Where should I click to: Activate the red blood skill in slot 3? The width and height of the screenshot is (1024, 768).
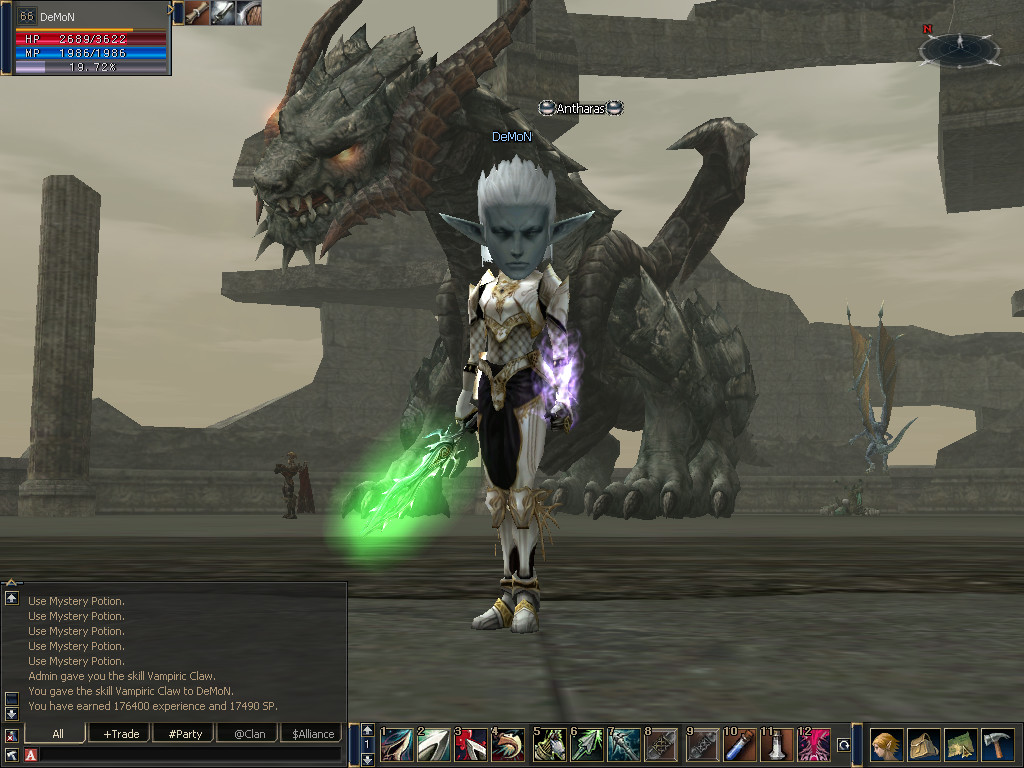click(471, 745)
